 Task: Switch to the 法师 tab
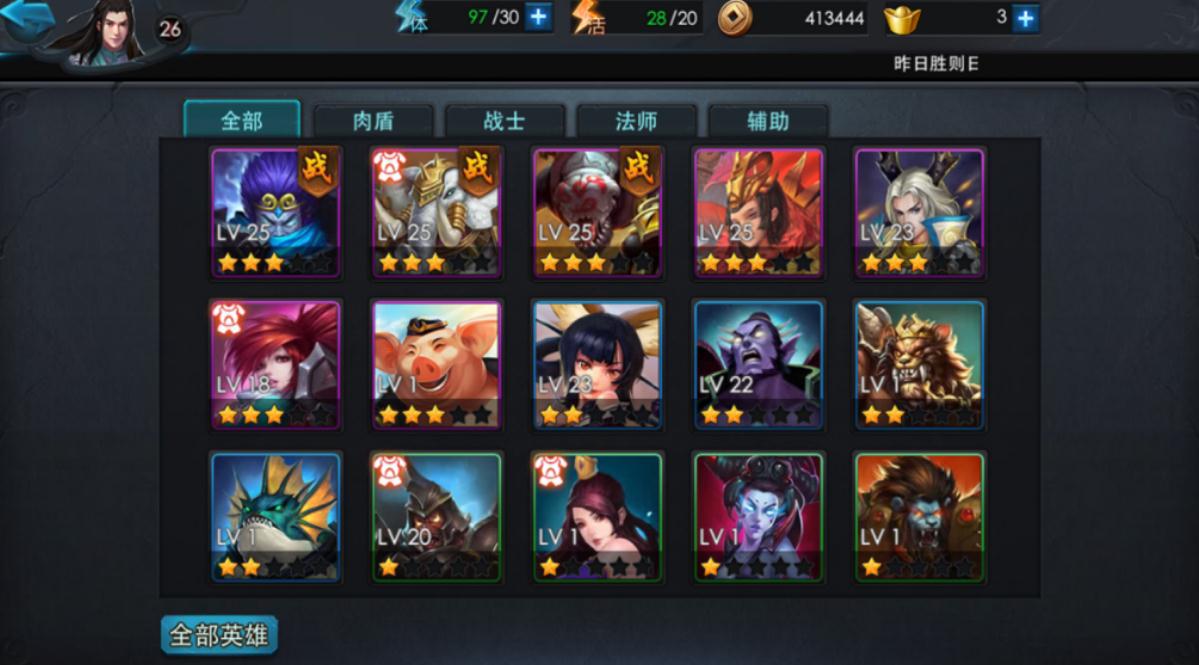[636, 121]
